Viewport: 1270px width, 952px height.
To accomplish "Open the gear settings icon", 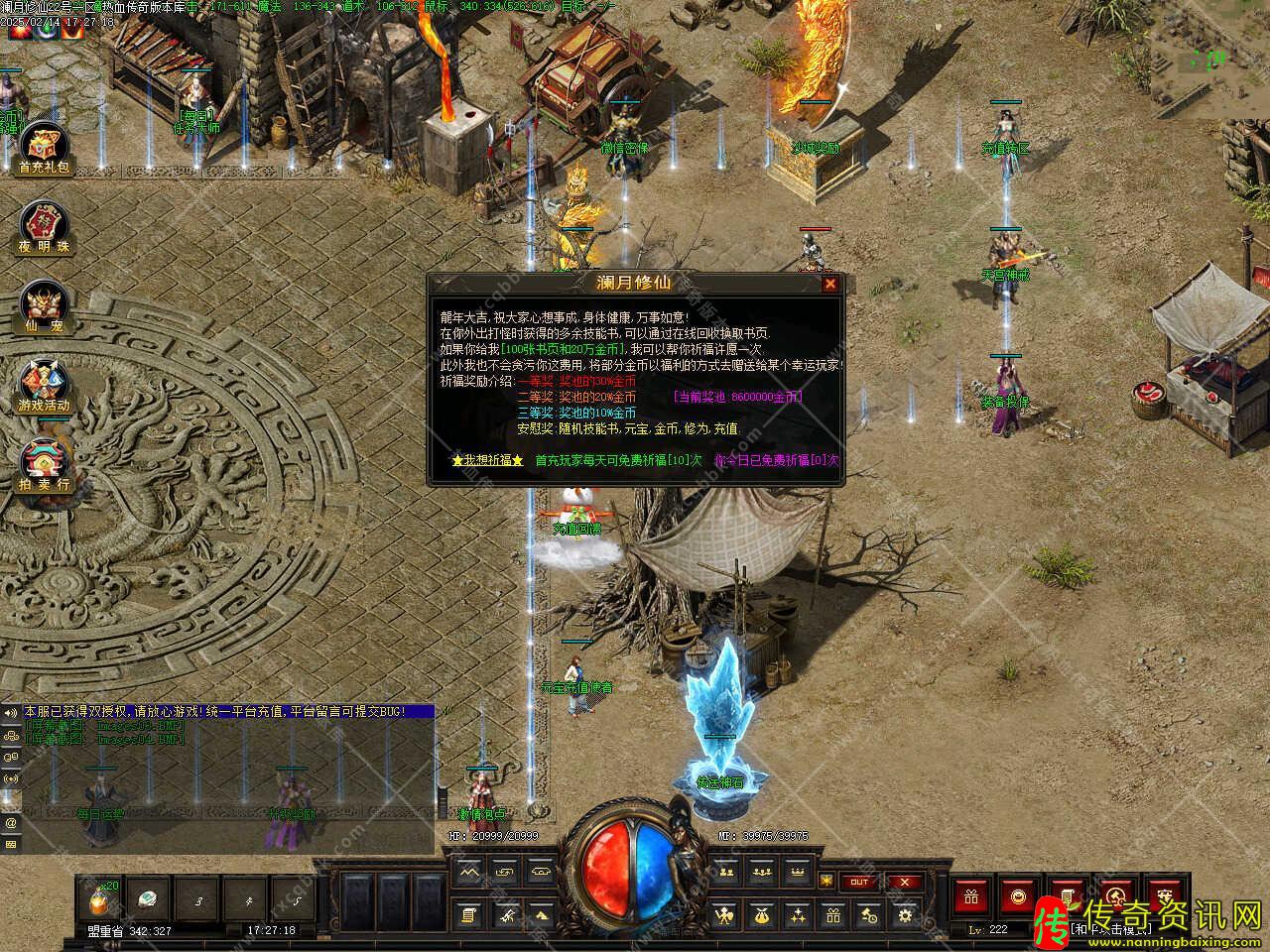I will point(904,915).
